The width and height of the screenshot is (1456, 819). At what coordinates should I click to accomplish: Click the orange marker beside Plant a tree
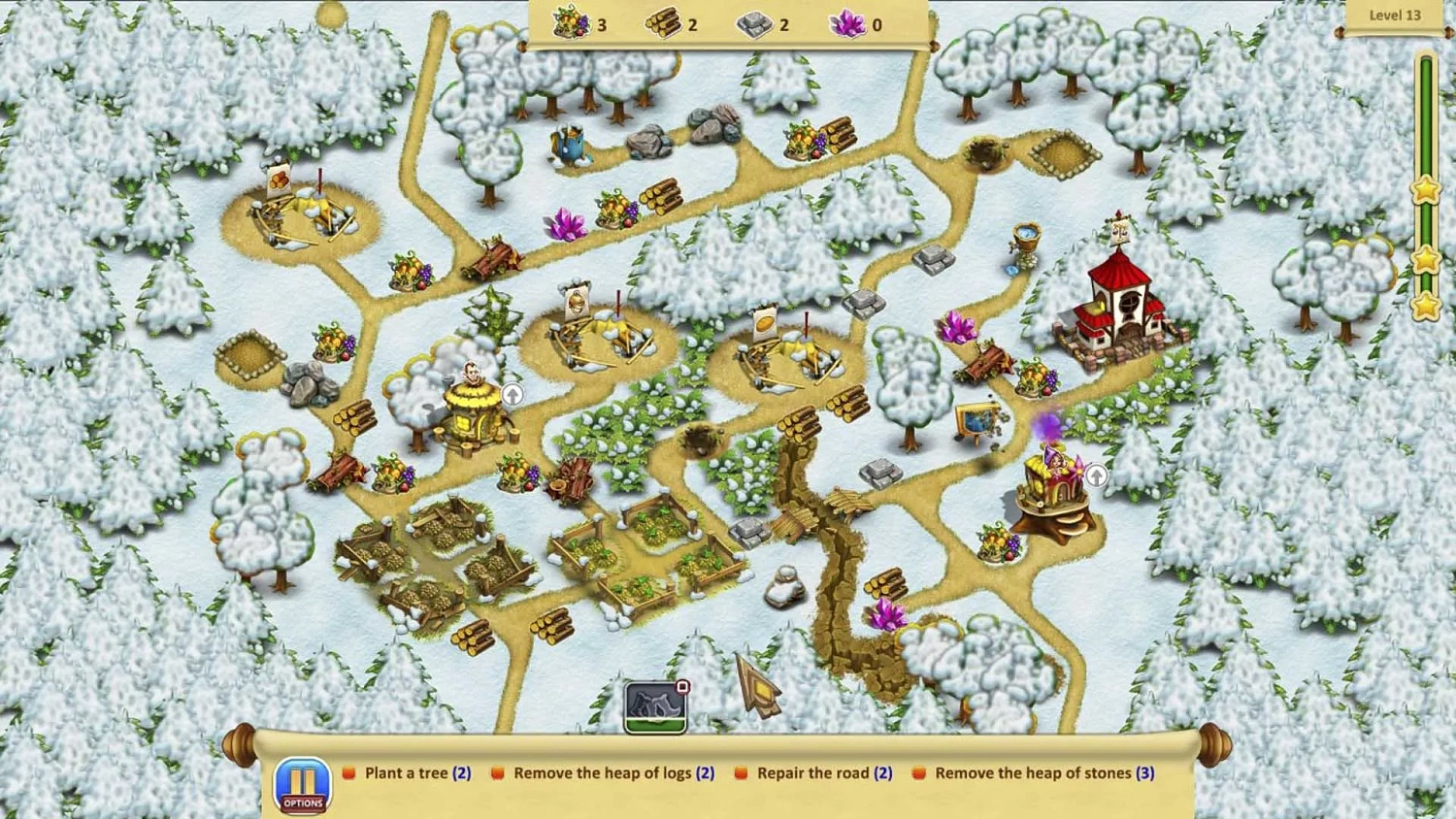[348, 772]
